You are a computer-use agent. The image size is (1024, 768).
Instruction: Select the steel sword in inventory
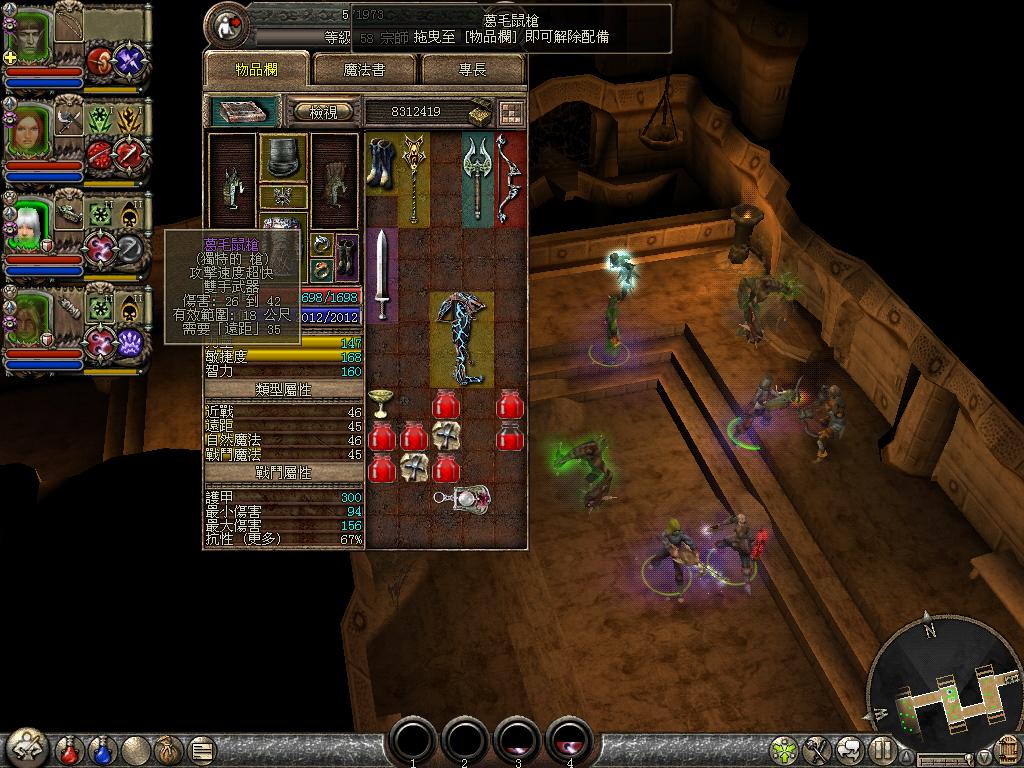[x=381, y=274]
